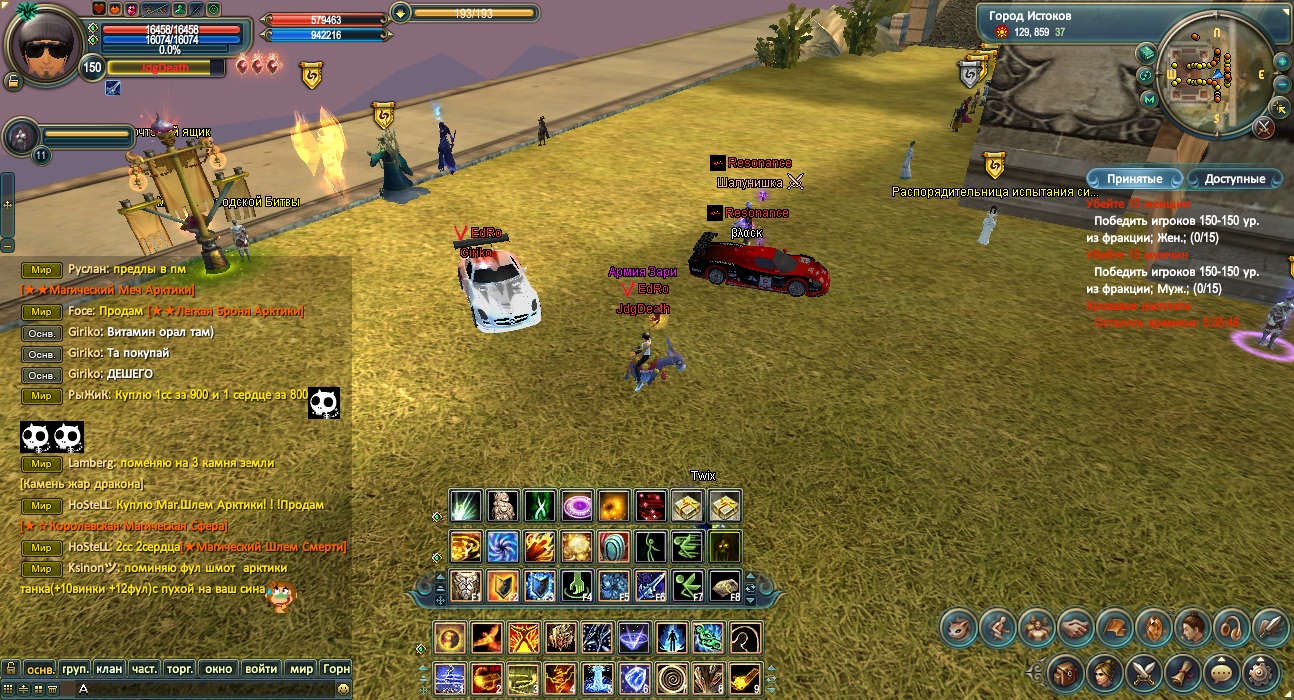
Task: Click the headphones round menu icon
Action: point(1230,627)
